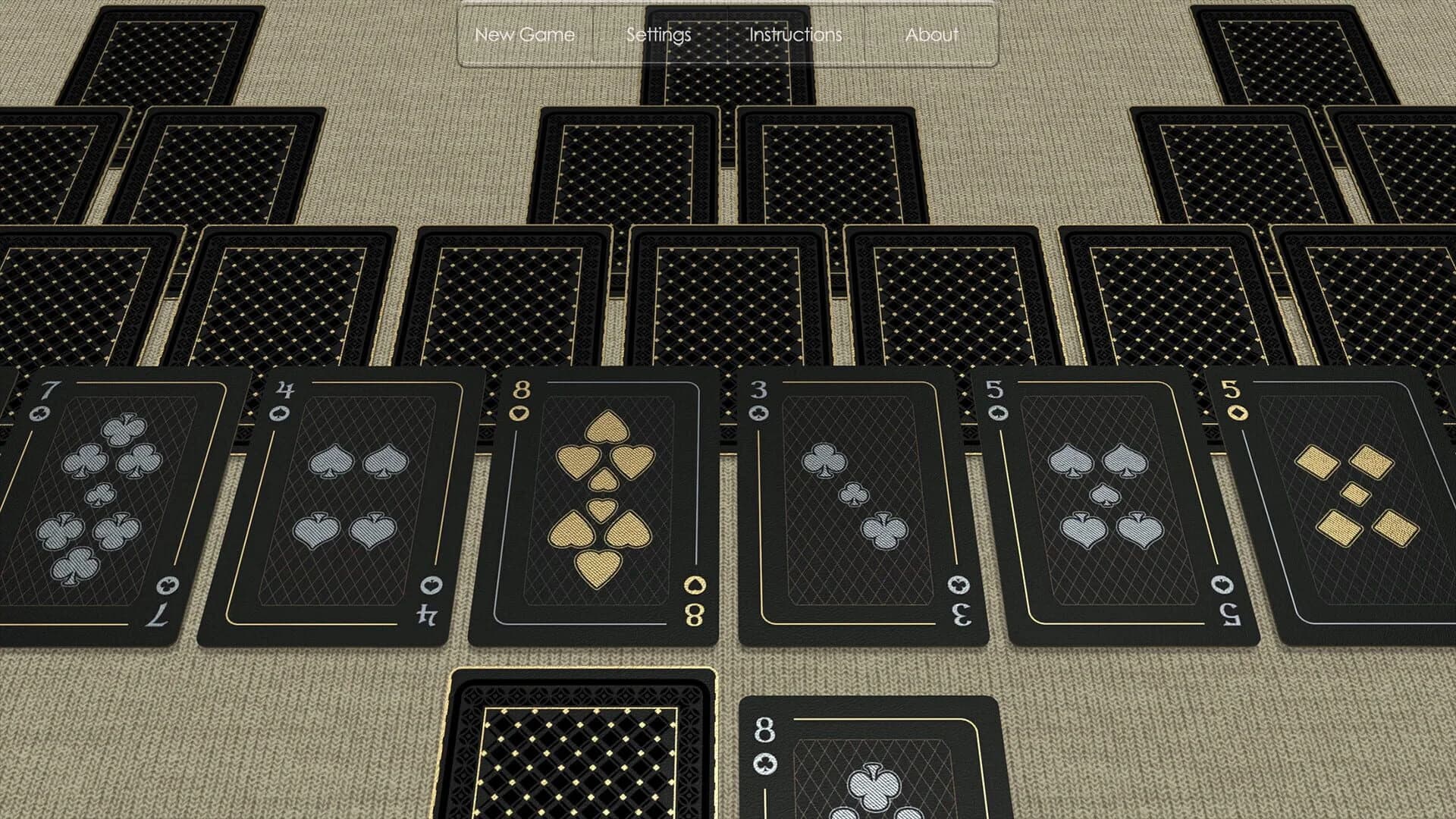Select the gold 8 of hearts card
This screenshot has height=819, width=1456.
pos(599,508)
